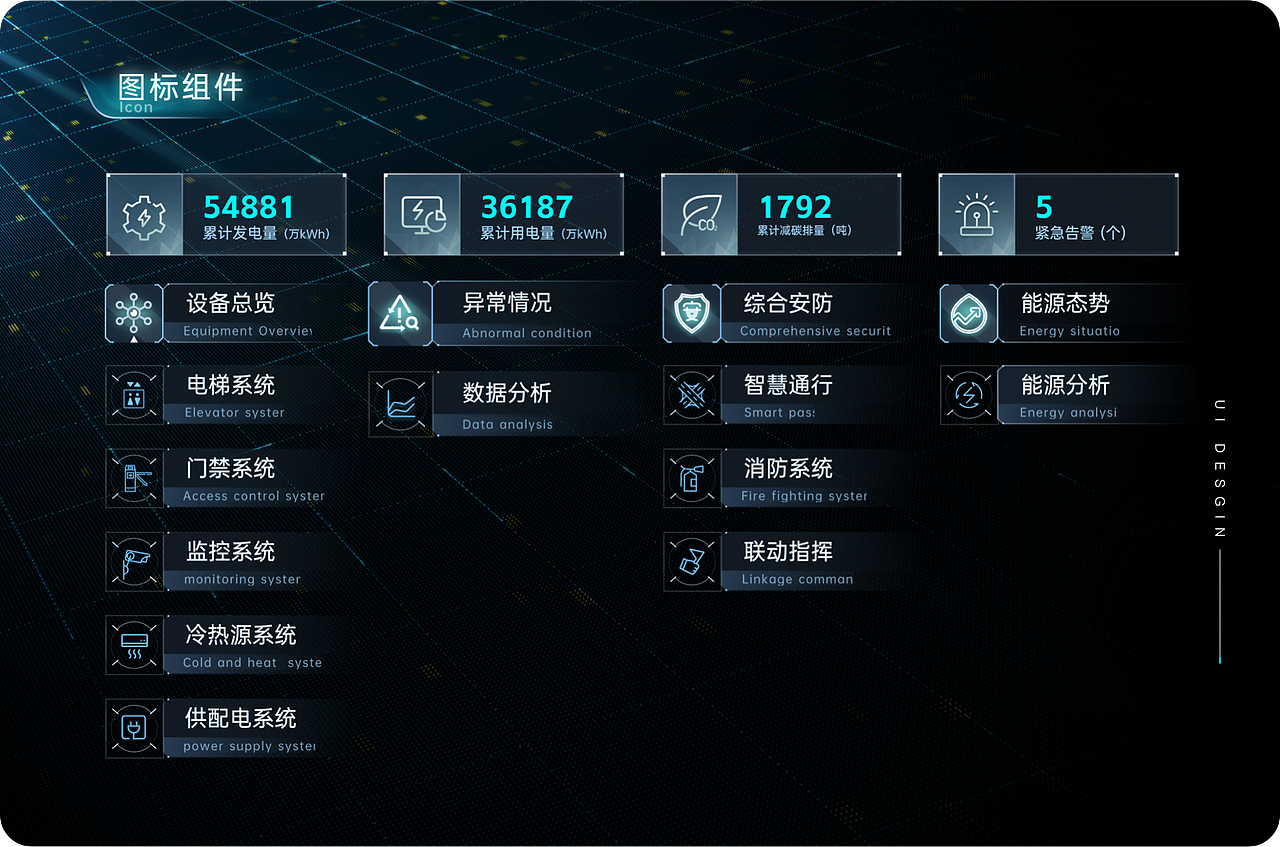Open 综合安防 comprehensive security
Viewport: 1280px width, 847px height.
692,313
